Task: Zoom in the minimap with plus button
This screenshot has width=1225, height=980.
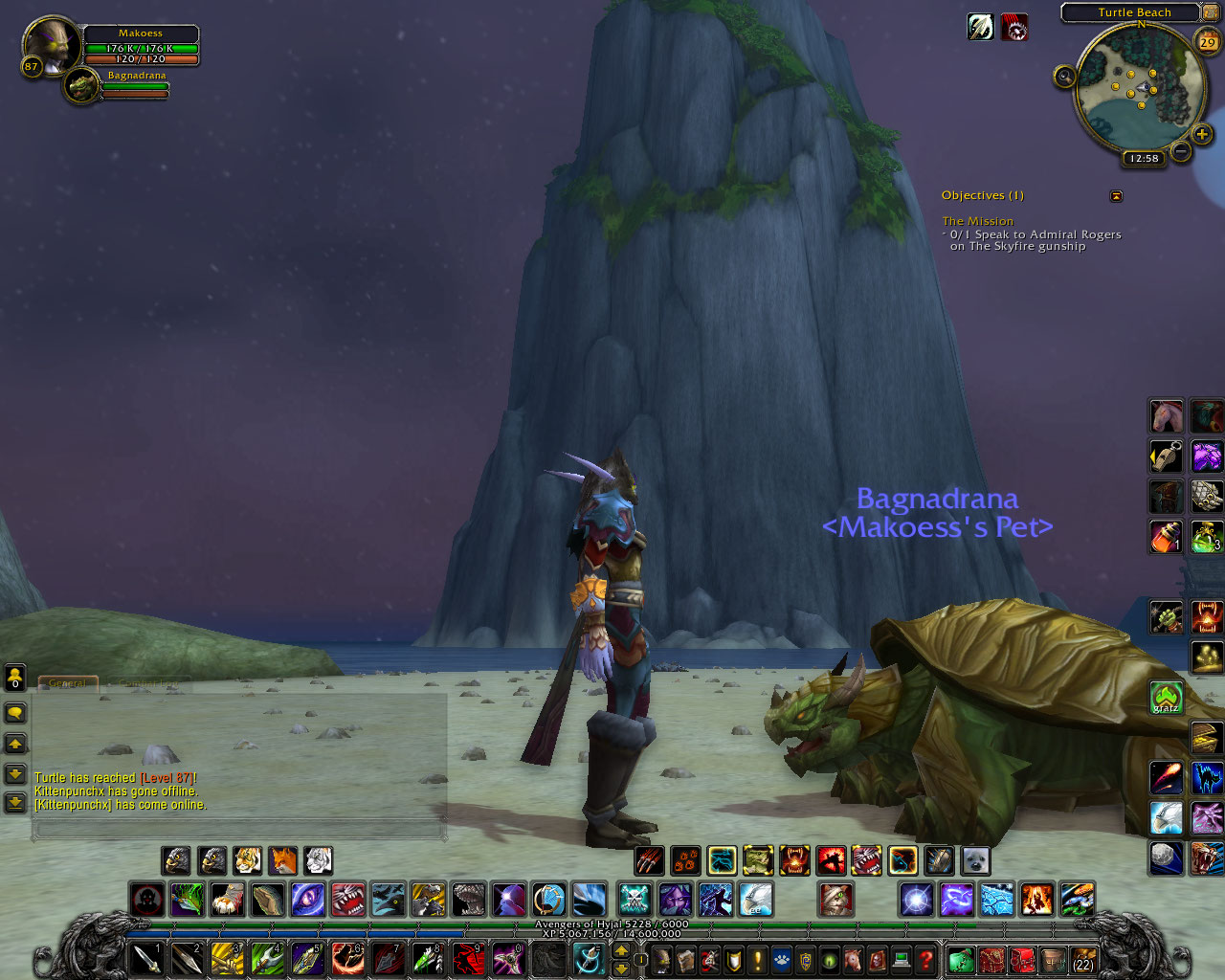Action: pos(1202,134)
